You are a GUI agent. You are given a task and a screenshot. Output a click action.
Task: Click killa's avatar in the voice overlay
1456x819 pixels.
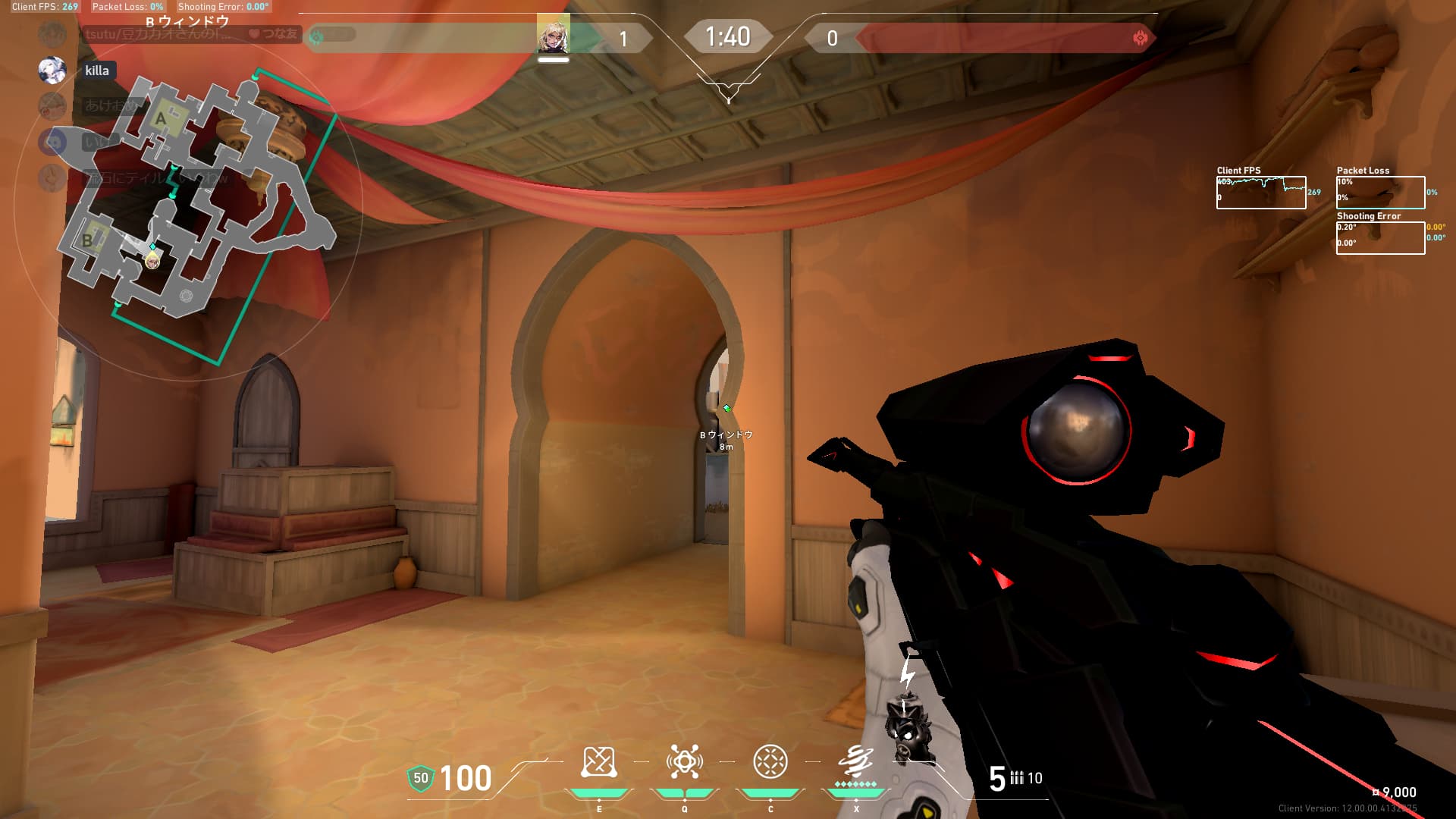52,70
